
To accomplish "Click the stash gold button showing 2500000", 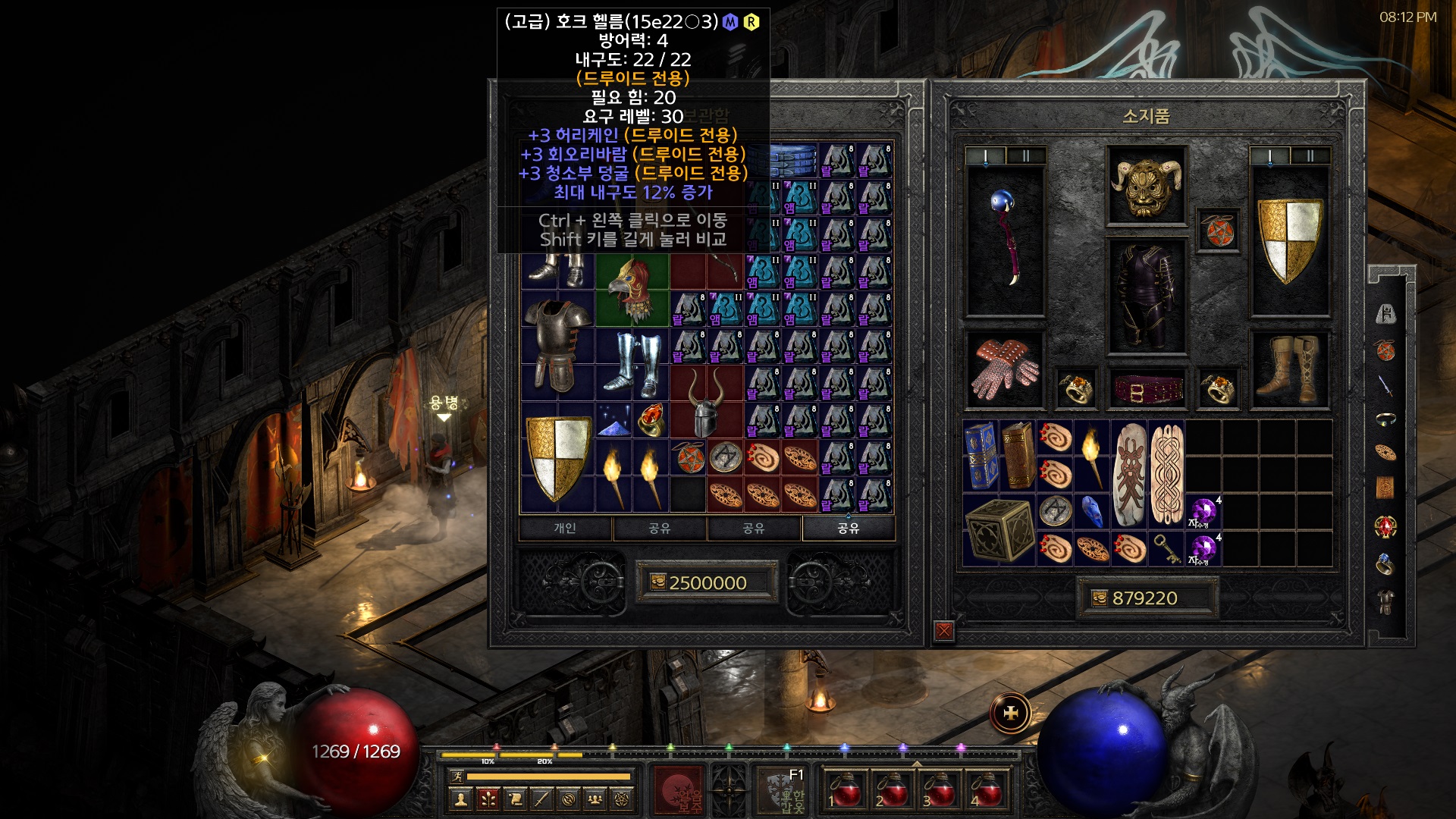I will [706, 582].
